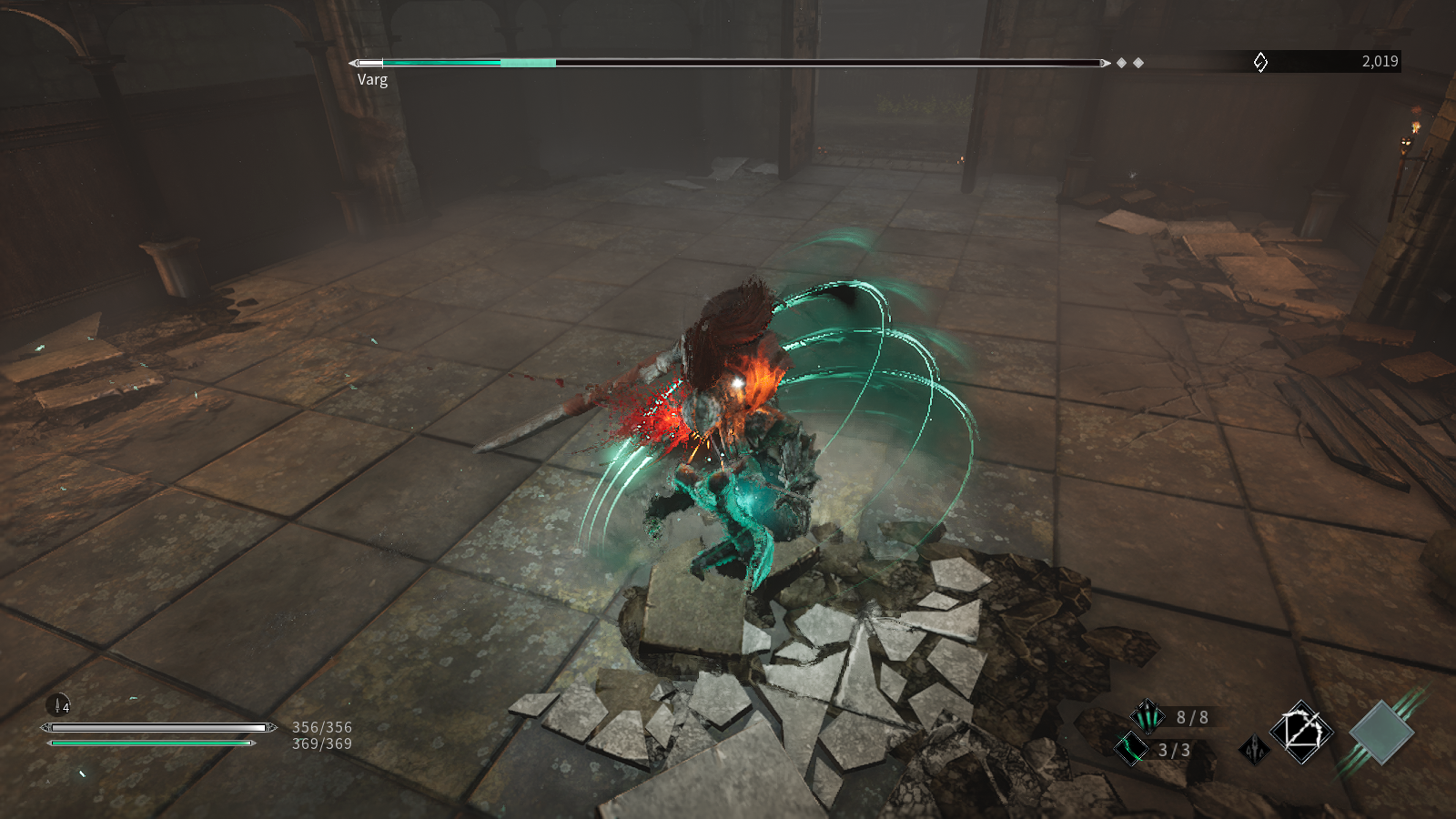This screenshot has height=819, width=1456.
Task: Select the small dimmed secondary weapon icon
Action: (x=1254, y=750)
